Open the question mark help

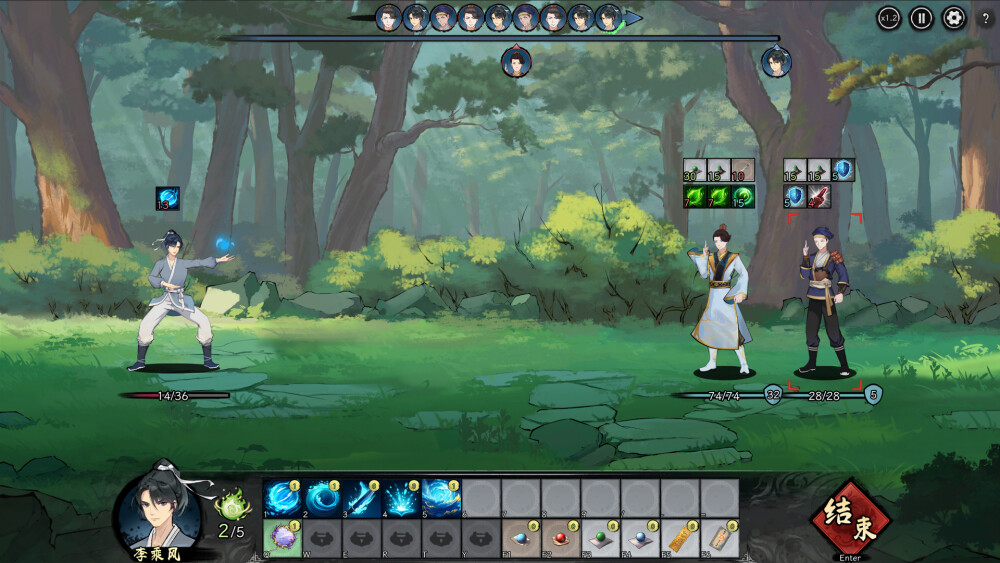click(986, 19)
